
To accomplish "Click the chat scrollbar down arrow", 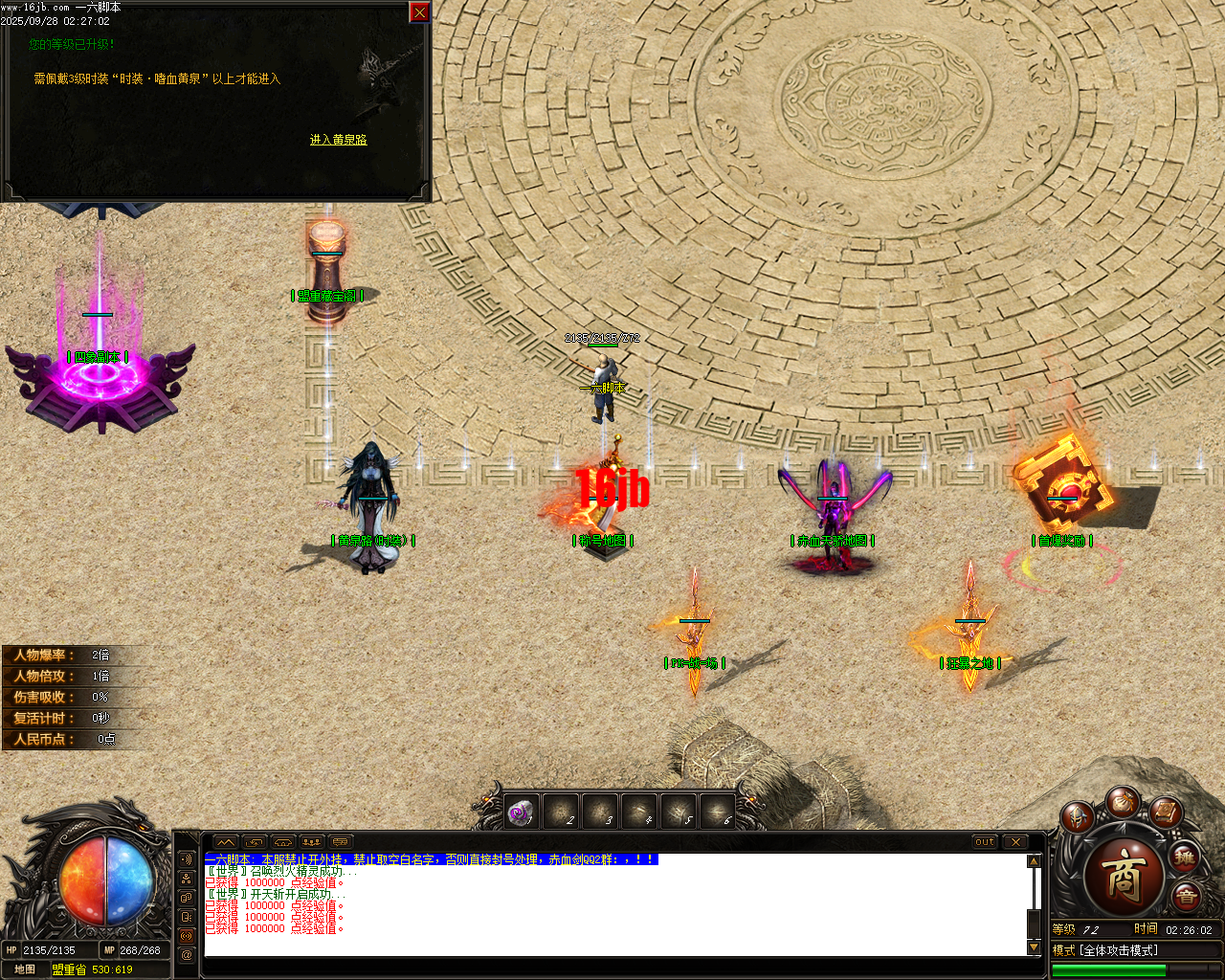I will point(1035,948).
